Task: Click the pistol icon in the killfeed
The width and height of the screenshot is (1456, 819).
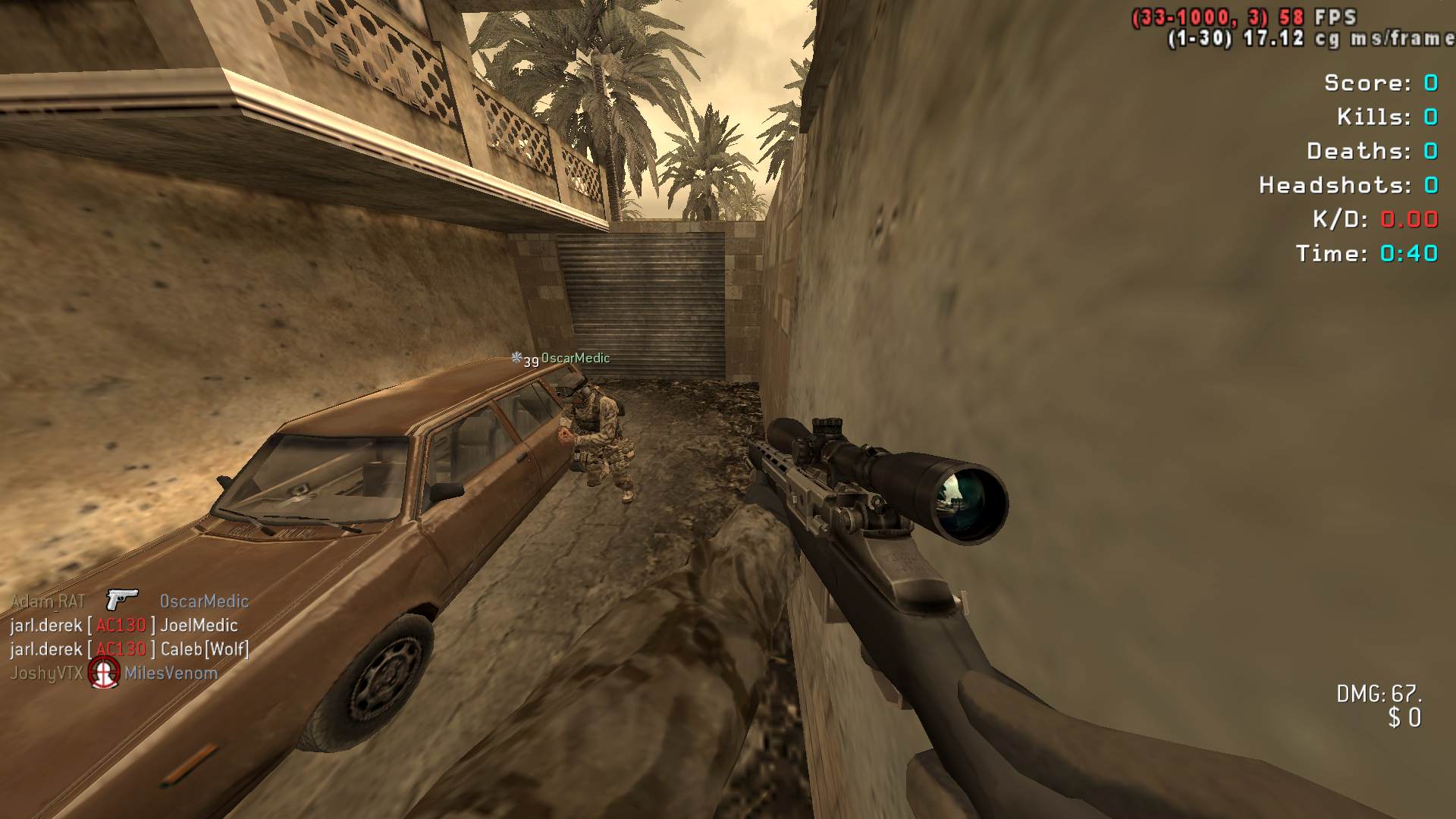Action: click(121, 600)
